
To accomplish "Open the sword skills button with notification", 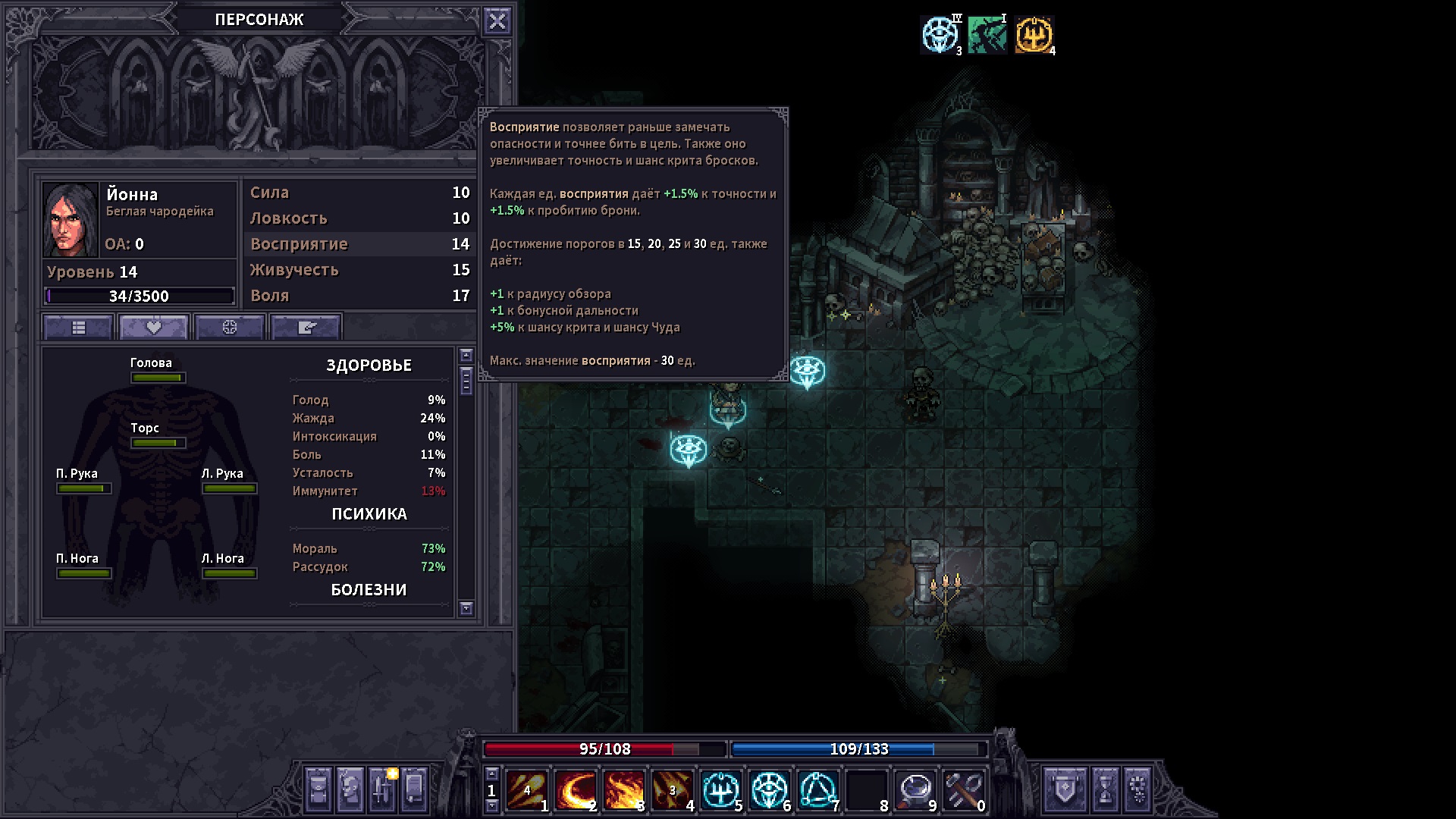I will 382,789.
